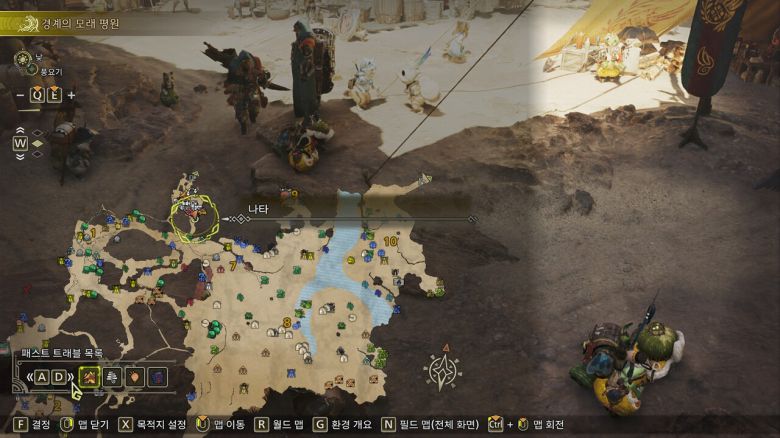Zoom out the map with the minus sign
The image size is (780, 438).
[x=20, y=95]
